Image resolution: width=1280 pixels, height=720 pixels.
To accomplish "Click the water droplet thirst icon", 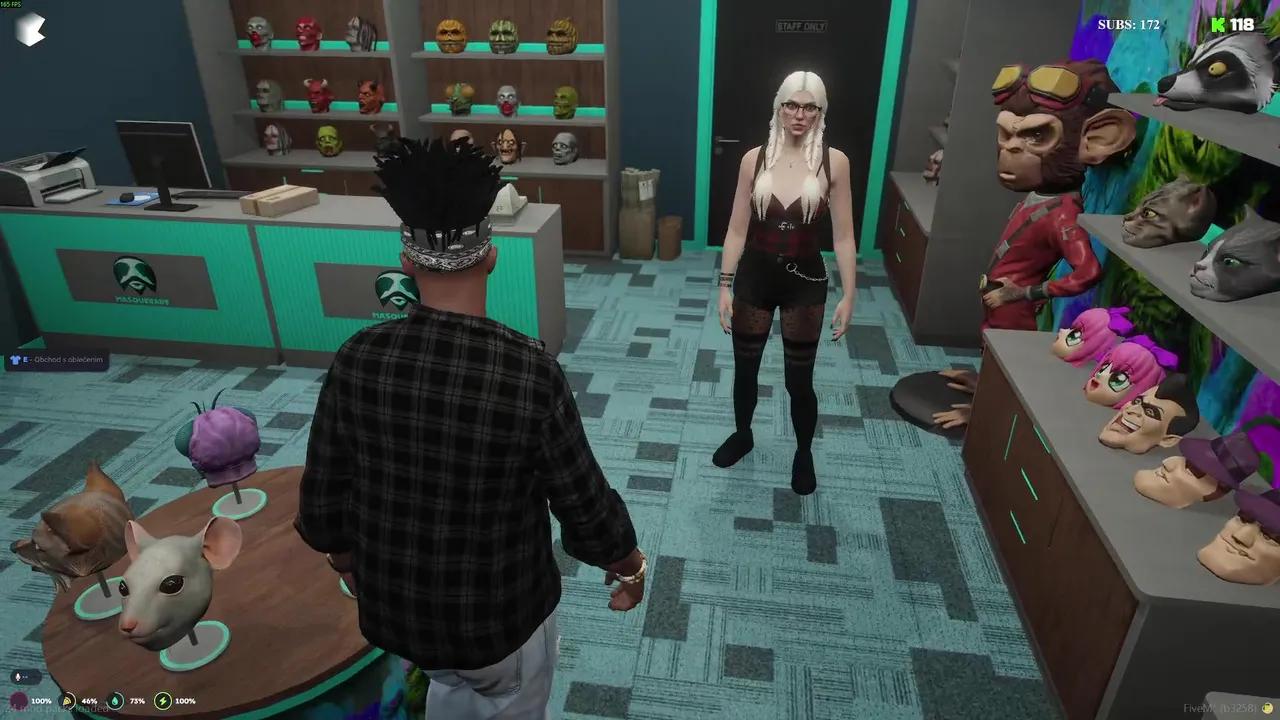I will [x=115, y=700].
